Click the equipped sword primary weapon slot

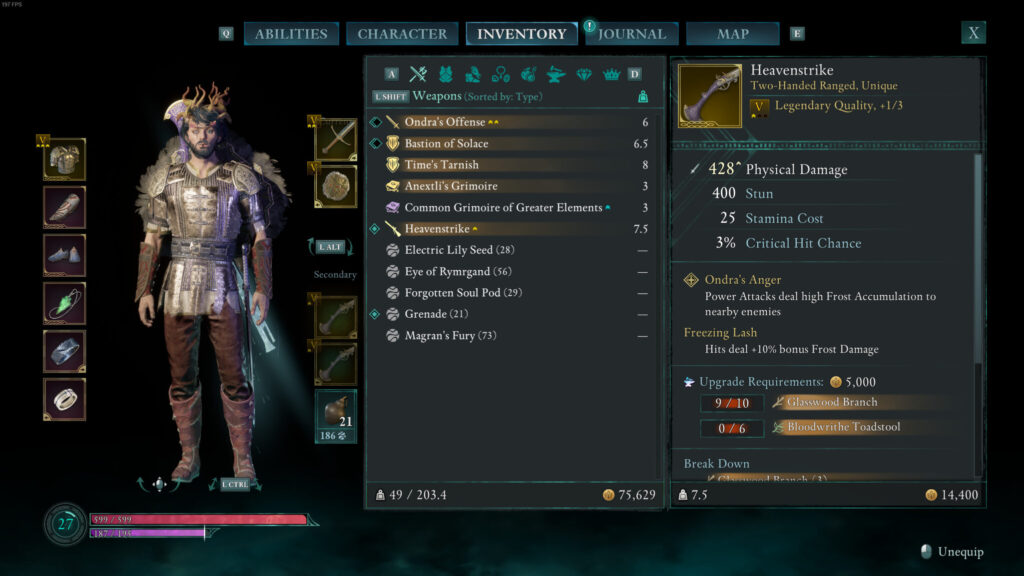click(x=336, y=139)
